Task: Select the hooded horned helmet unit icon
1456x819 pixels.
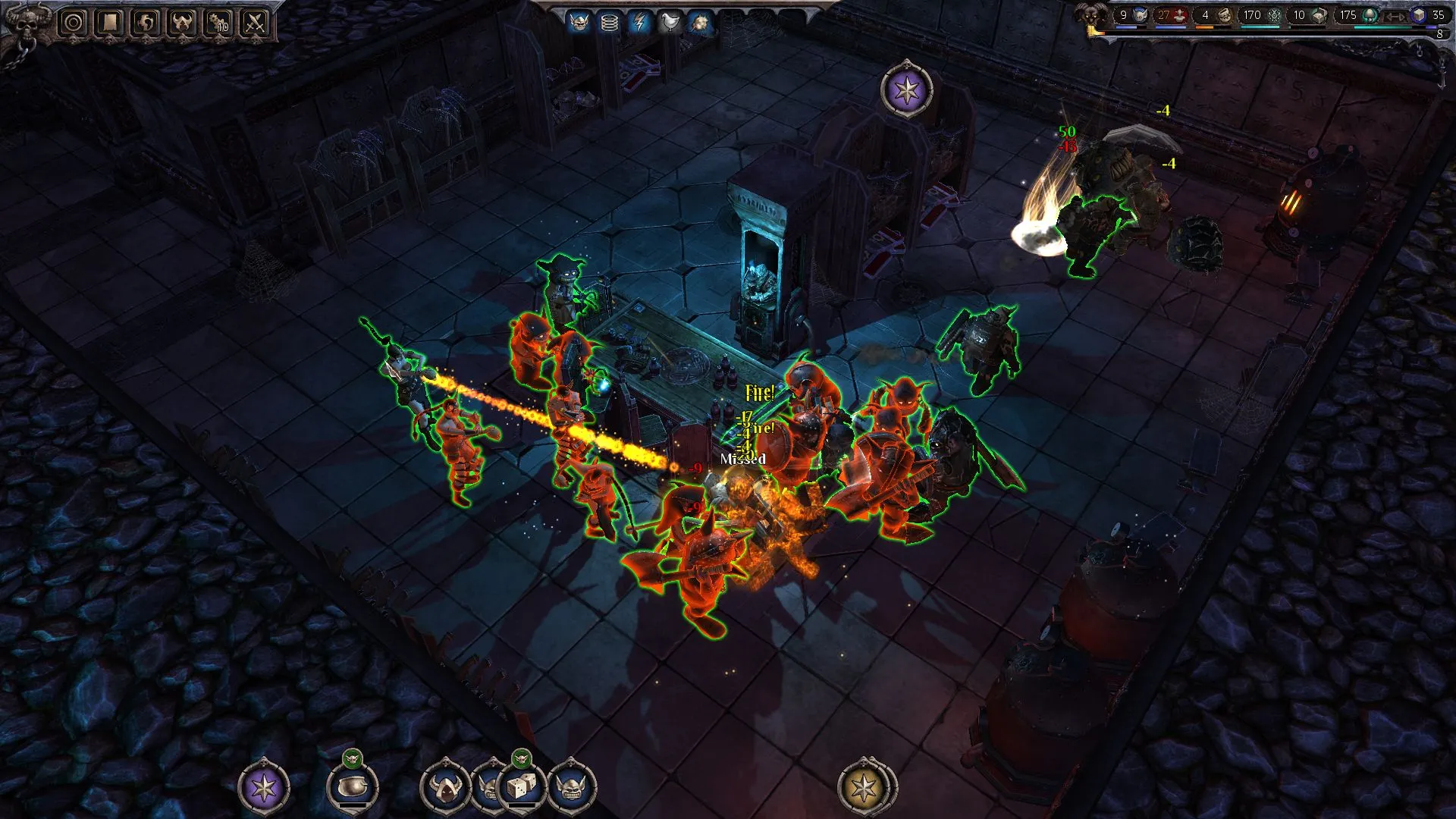Action: (444, 788)
